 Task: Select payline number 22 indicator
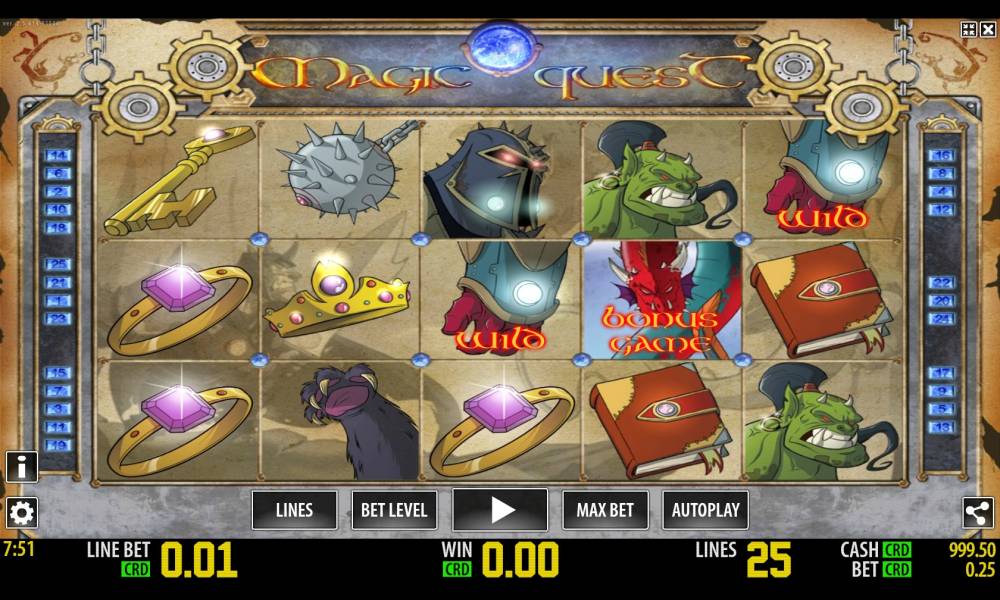941,283
